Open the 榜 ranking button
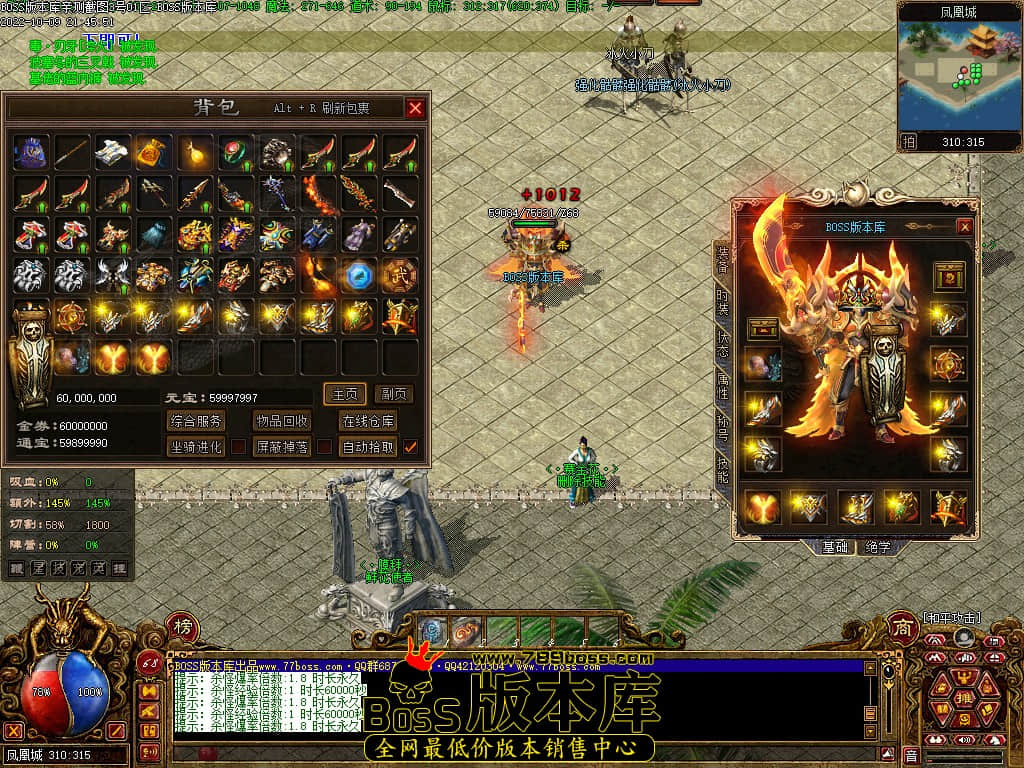Screen dimensions: 1024x768 (x=155, y=627)
